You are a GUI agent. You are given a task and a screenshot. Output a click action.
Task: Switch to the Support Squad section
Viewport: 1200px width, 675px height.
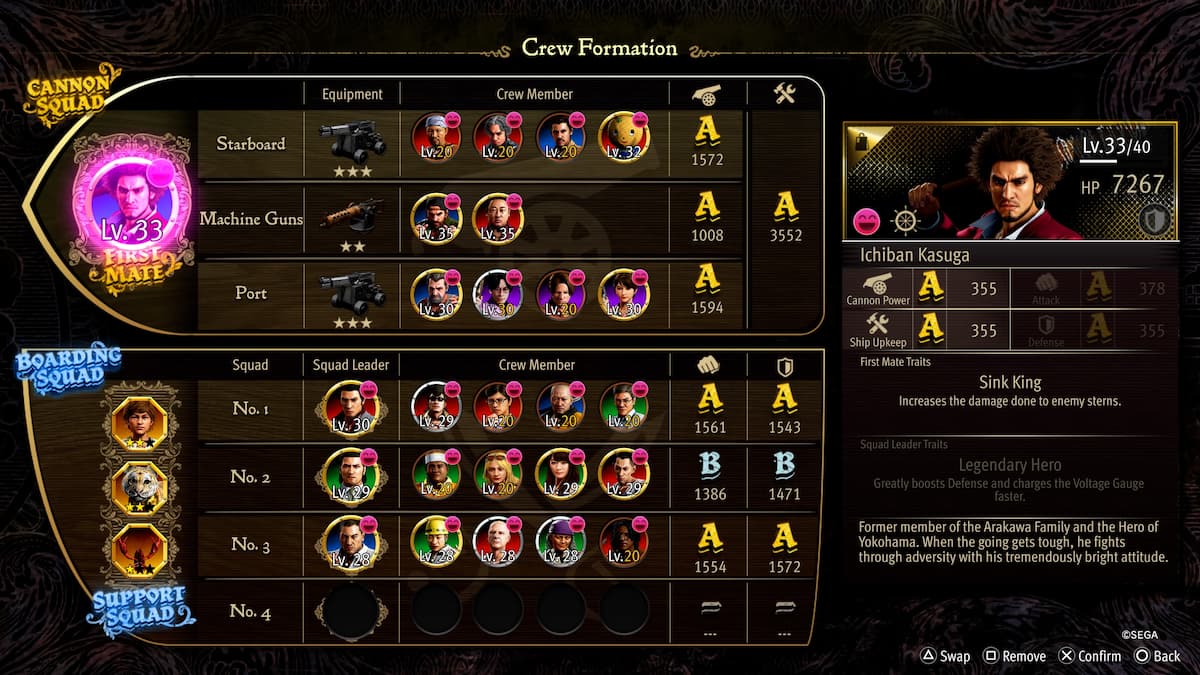pyautogui.click(x=141, y=606)
